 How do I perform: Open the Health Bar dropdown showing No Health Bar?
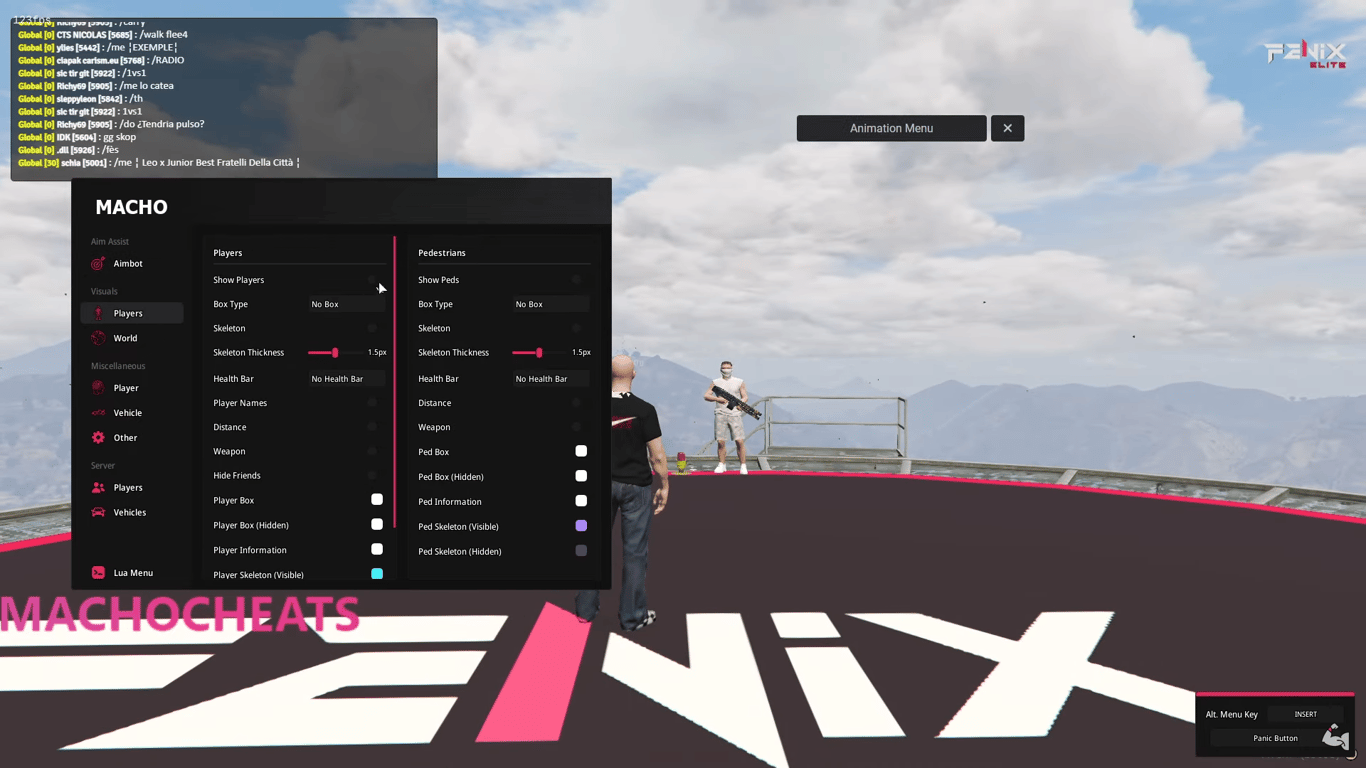click(345, 378)
